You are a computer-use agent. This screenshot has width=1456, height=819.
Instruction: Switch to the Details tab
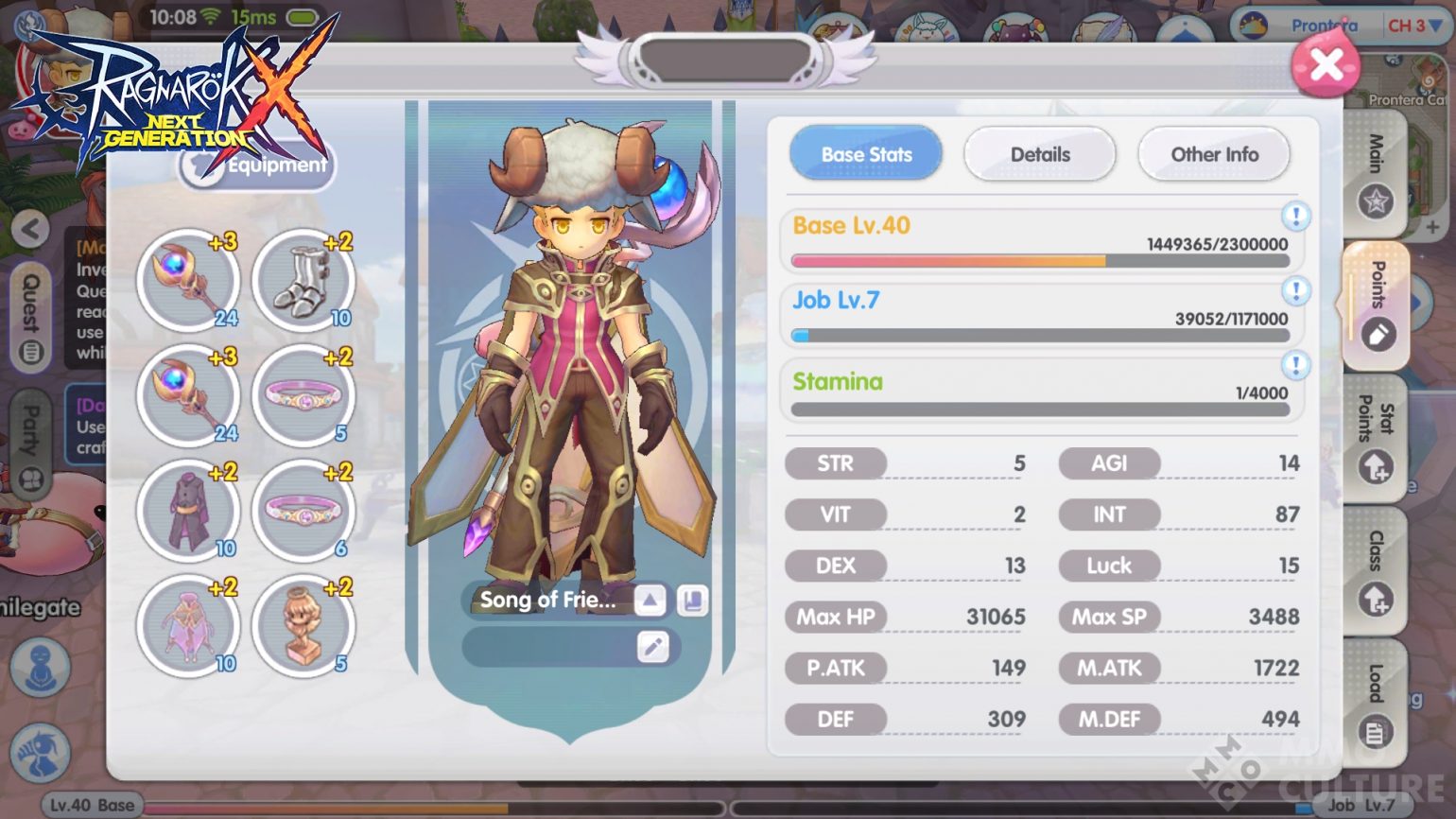(1040, 154)
